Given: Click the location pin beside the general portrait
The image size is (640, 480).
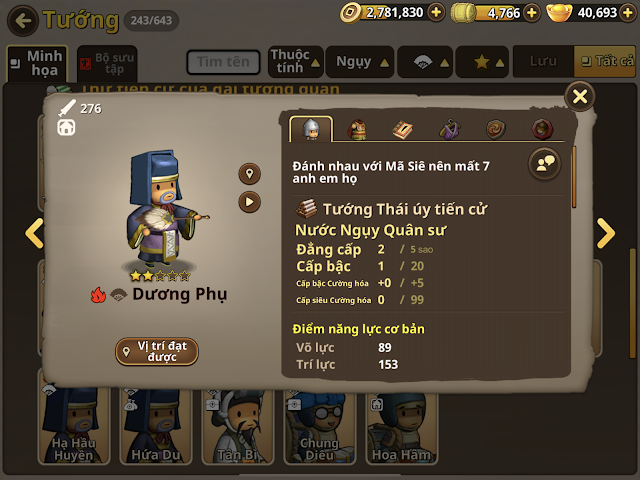Looking at the screenshot, I should [x=249, y=174].
